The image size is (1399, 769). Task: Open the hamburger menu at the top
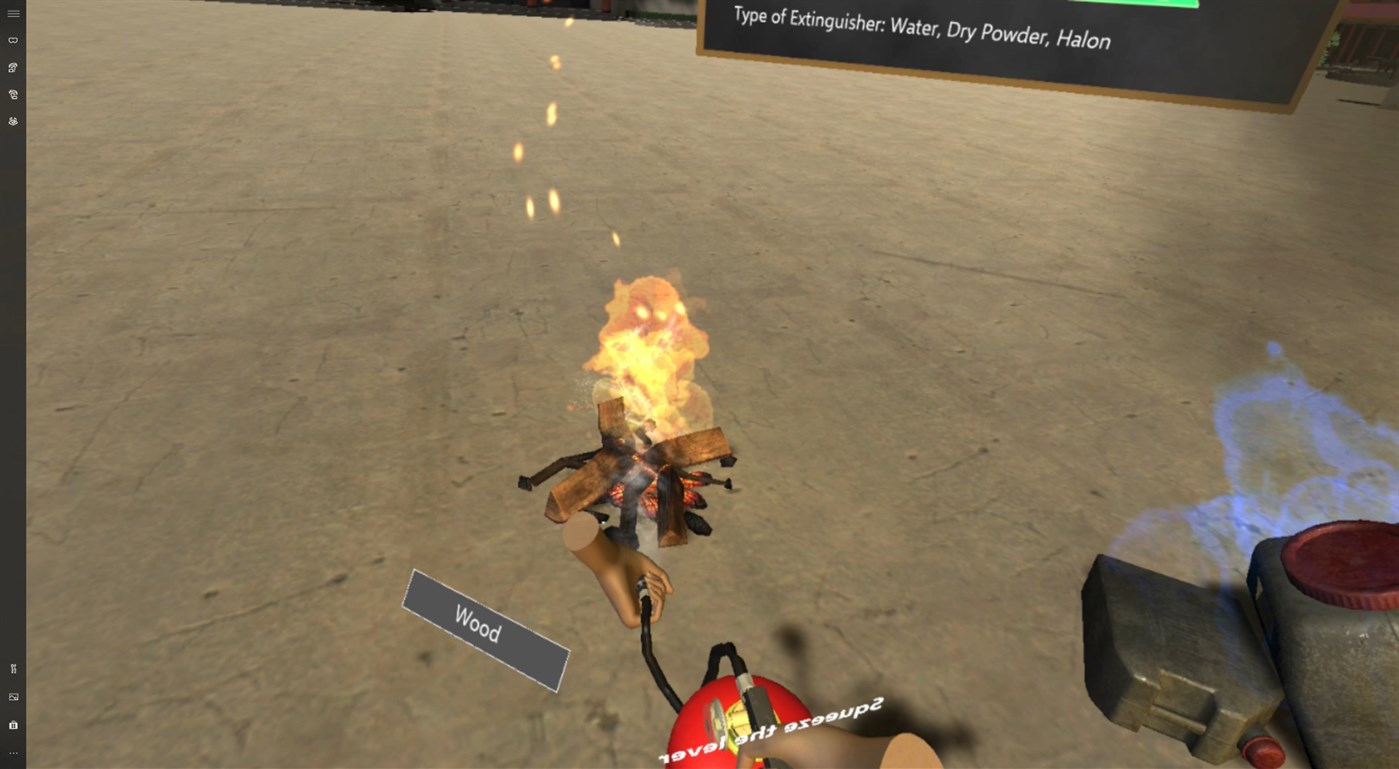[13, 13]
